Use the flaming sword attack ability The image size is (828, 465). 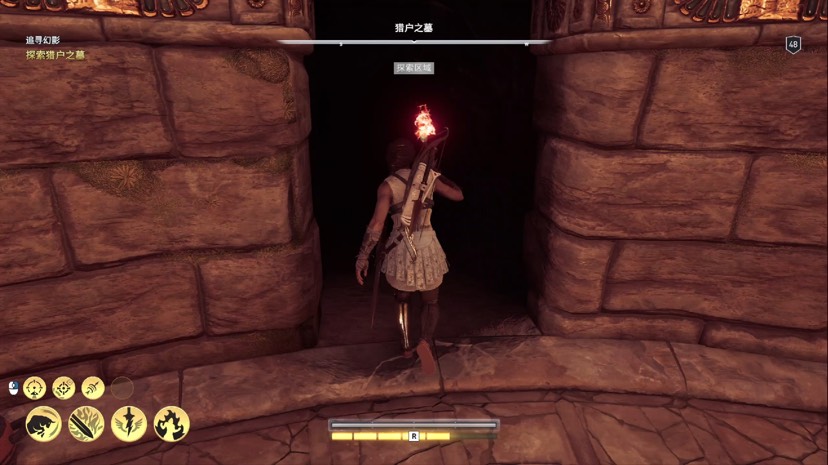[x=86, y=424]
